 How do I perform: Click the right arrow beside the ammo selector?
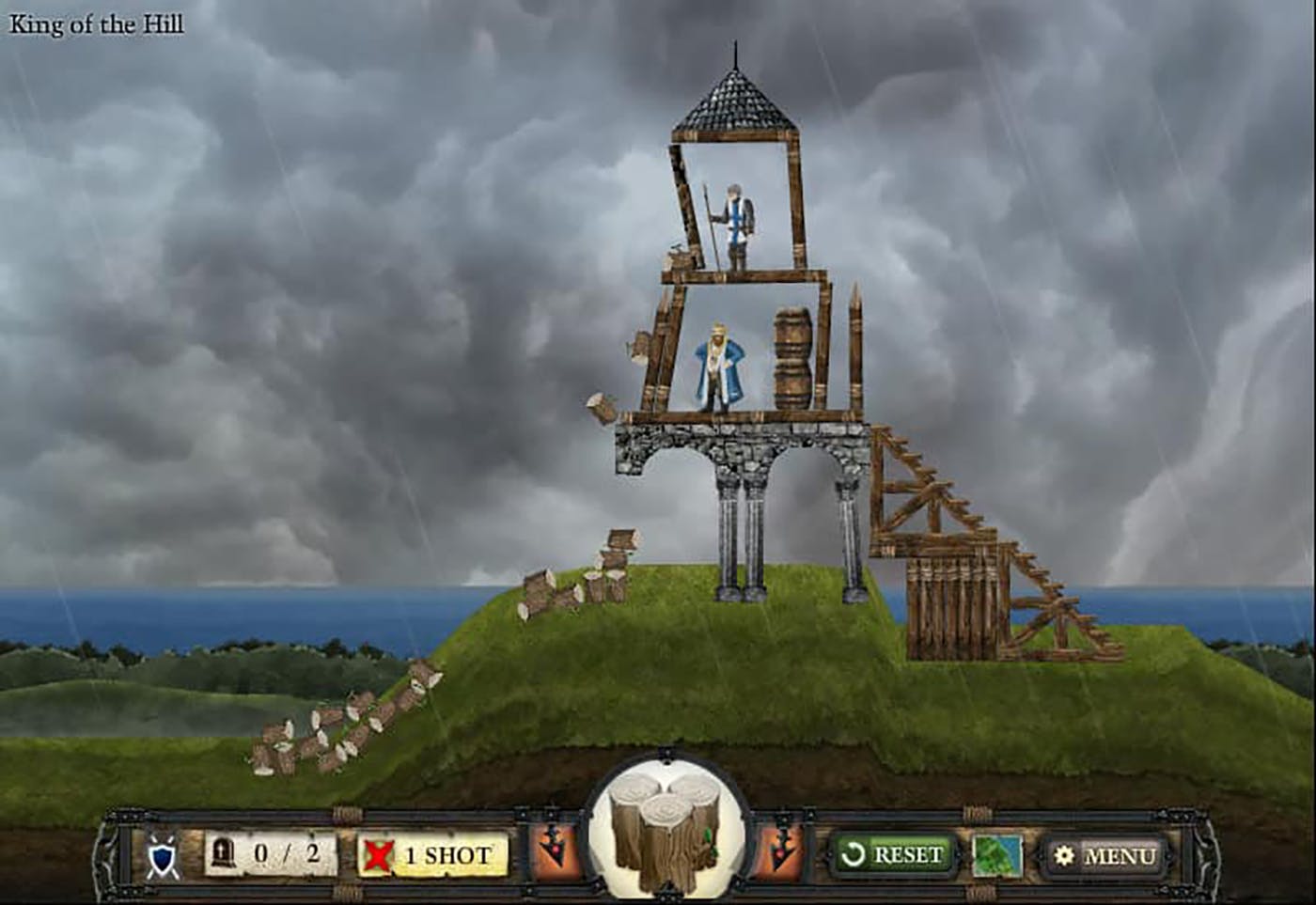(780, 852)
